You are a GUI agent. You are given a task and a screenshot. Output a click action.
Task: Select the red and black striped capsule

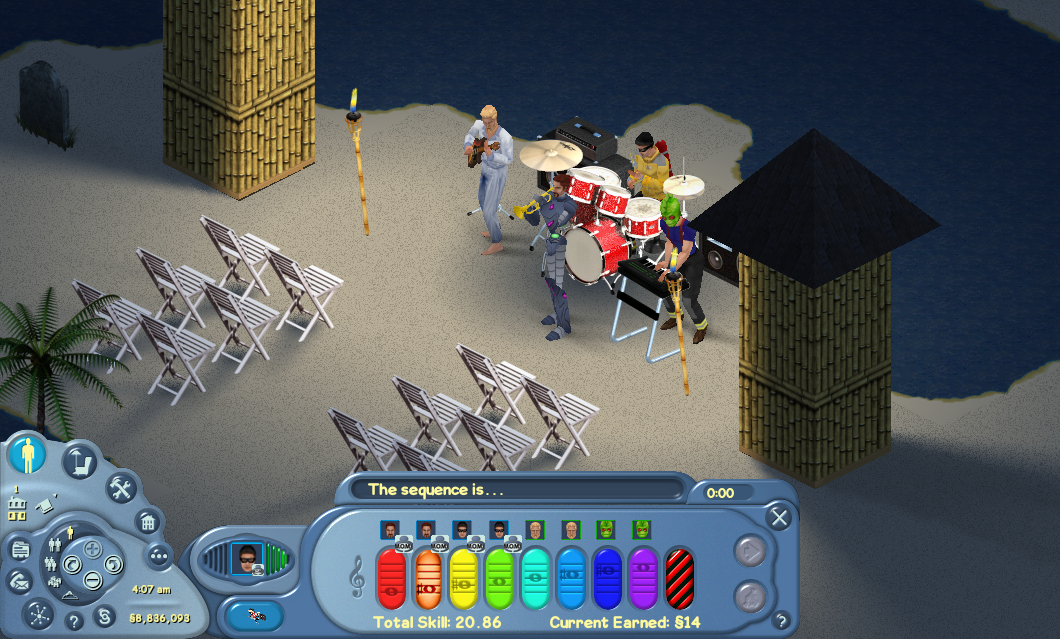(x=679, y=578)
